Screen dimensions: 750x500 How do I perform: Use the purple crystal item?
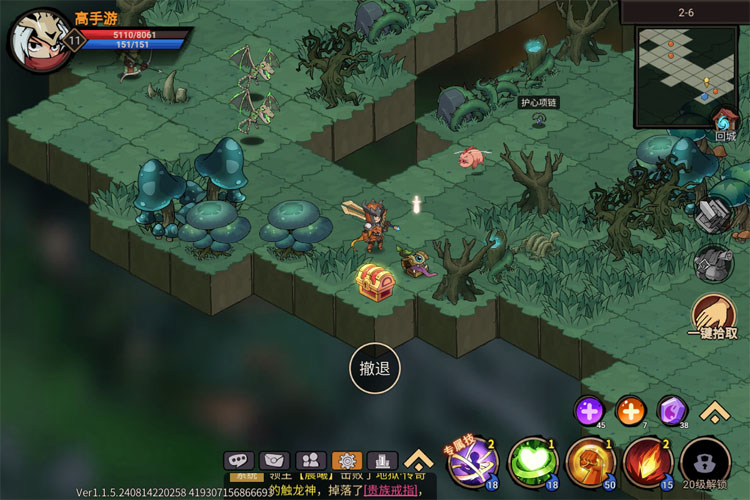point(672,410)
